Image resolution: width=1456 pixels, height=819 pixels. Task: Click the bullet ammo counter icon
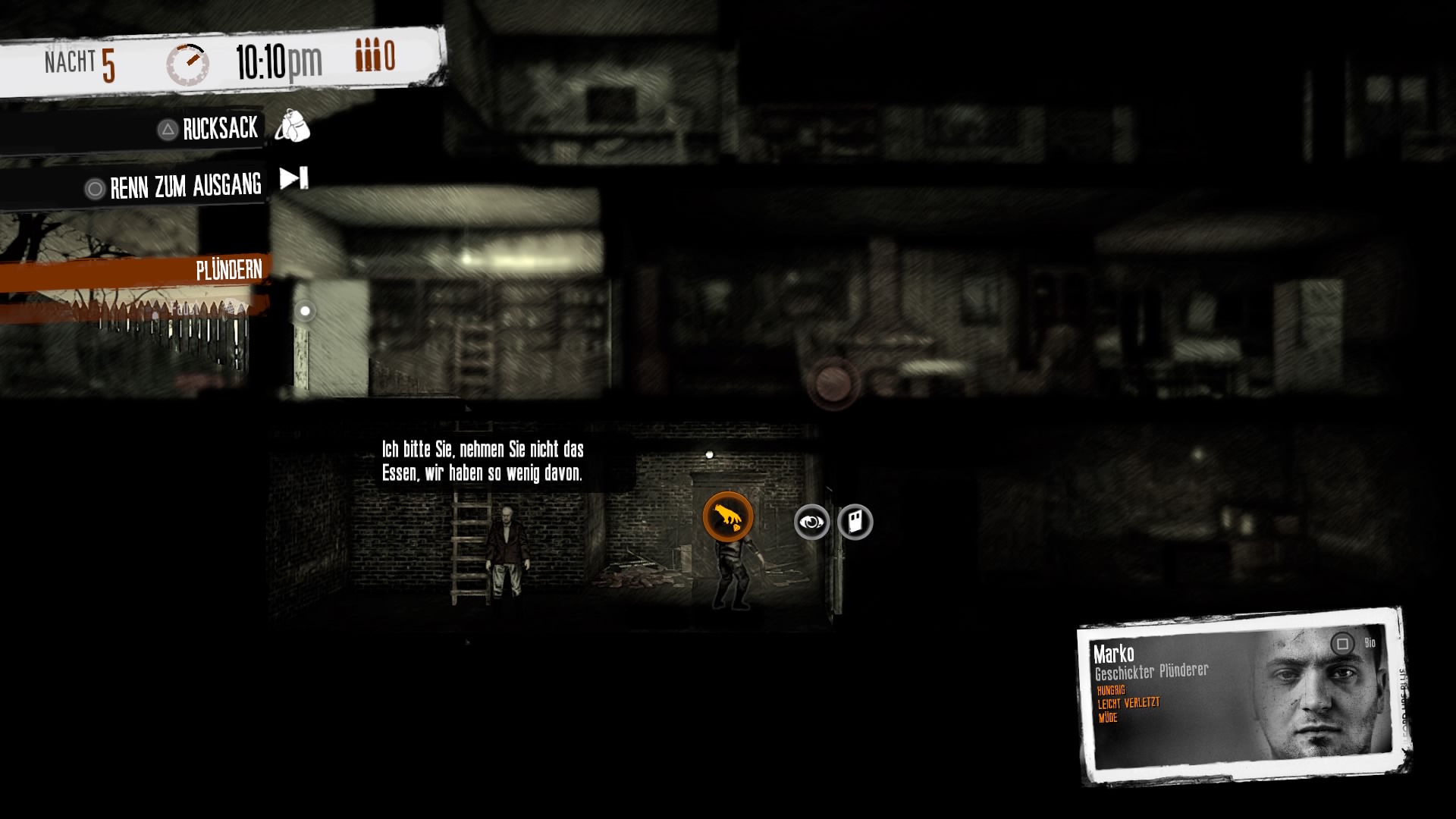[366, 54]
